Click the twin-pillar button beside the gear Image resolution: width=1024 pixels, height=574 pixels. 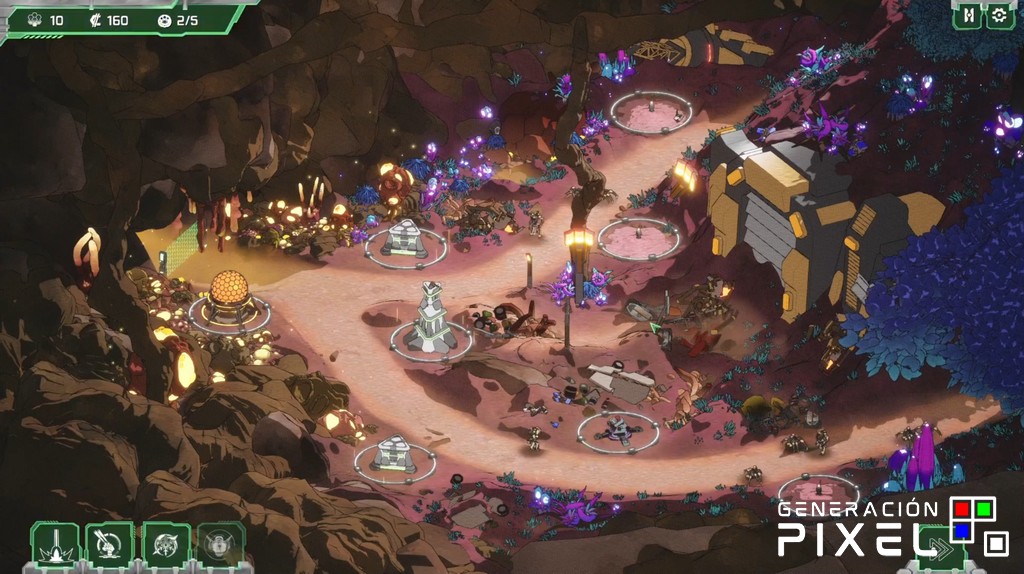pyautogui.click(x=967, y=16)
